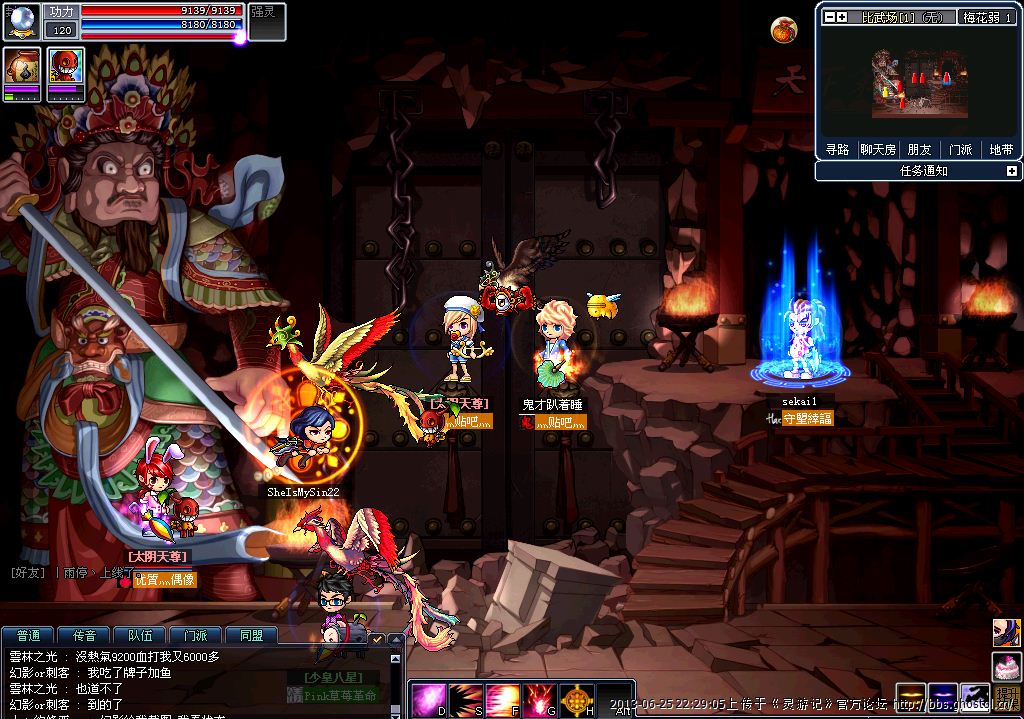The height and width of the screenshot is (719, 1024).
Task: Click the 寻路 pathfinding button under minimap
Action: coord(837,149)
